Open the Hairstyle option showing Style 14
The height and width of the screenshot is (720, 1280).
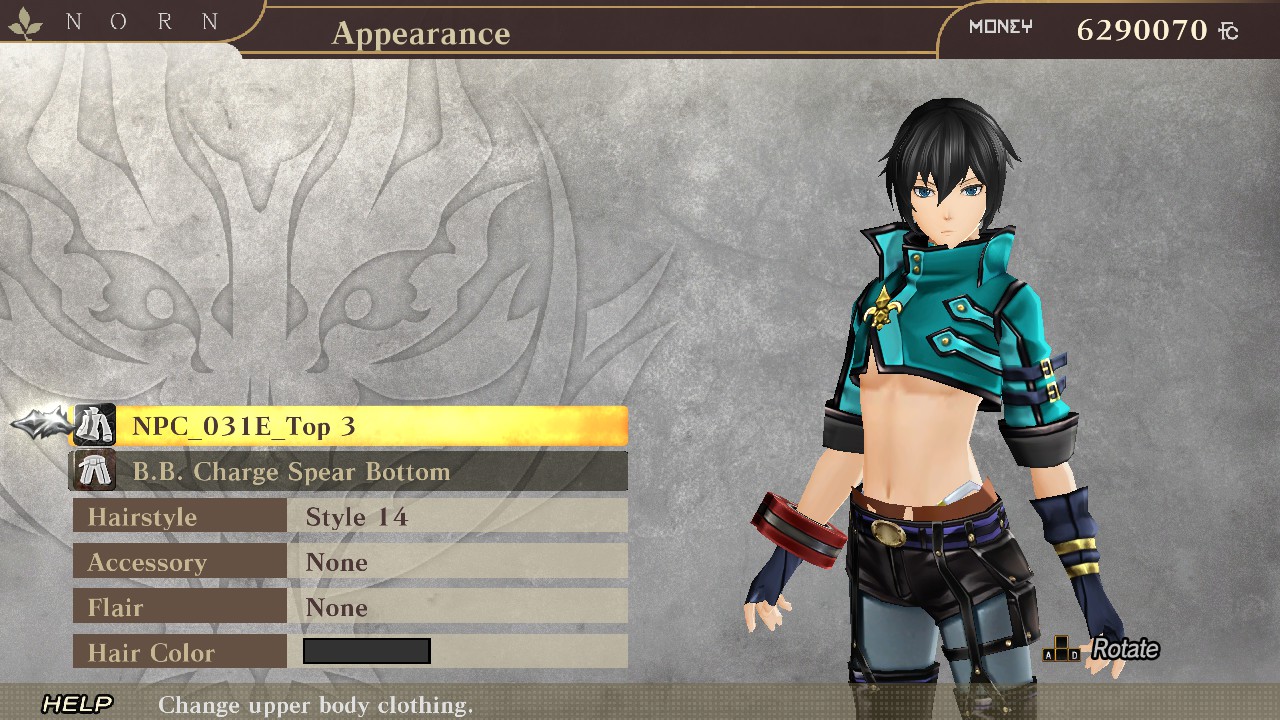pos(350,517)
